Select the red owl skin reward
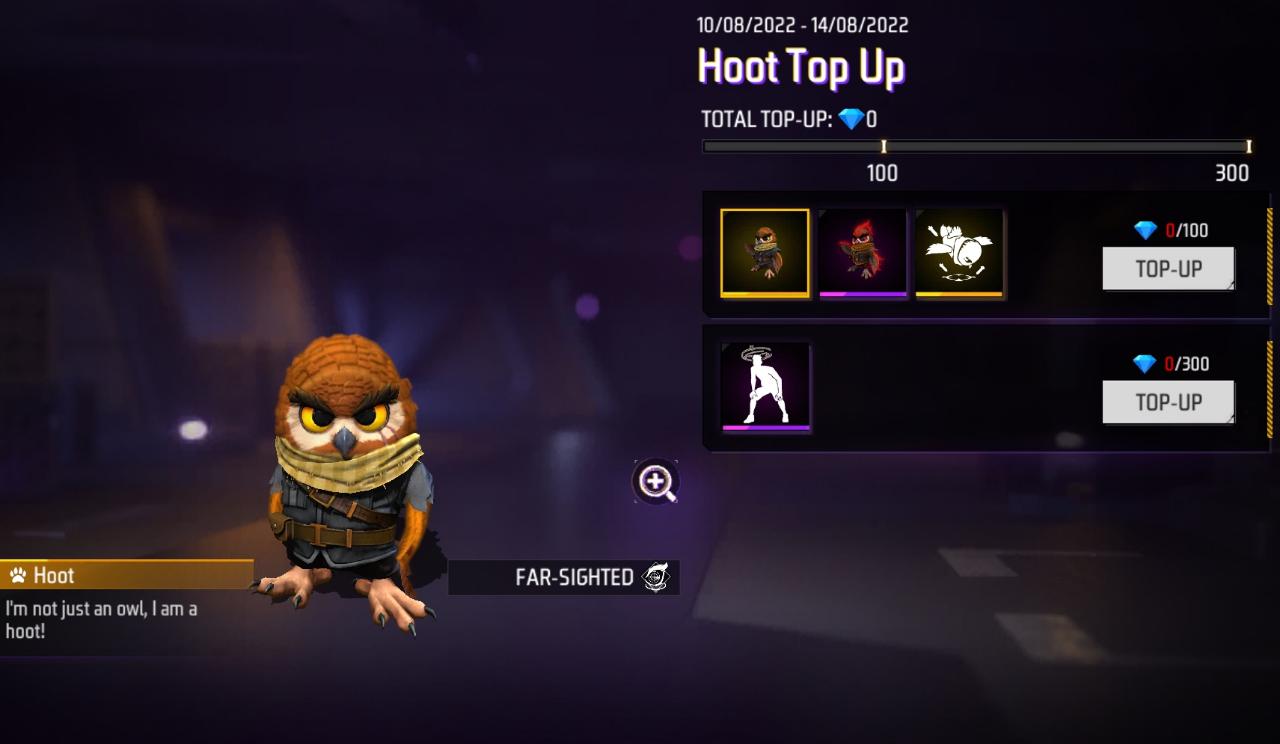 (x=862, y=253)
